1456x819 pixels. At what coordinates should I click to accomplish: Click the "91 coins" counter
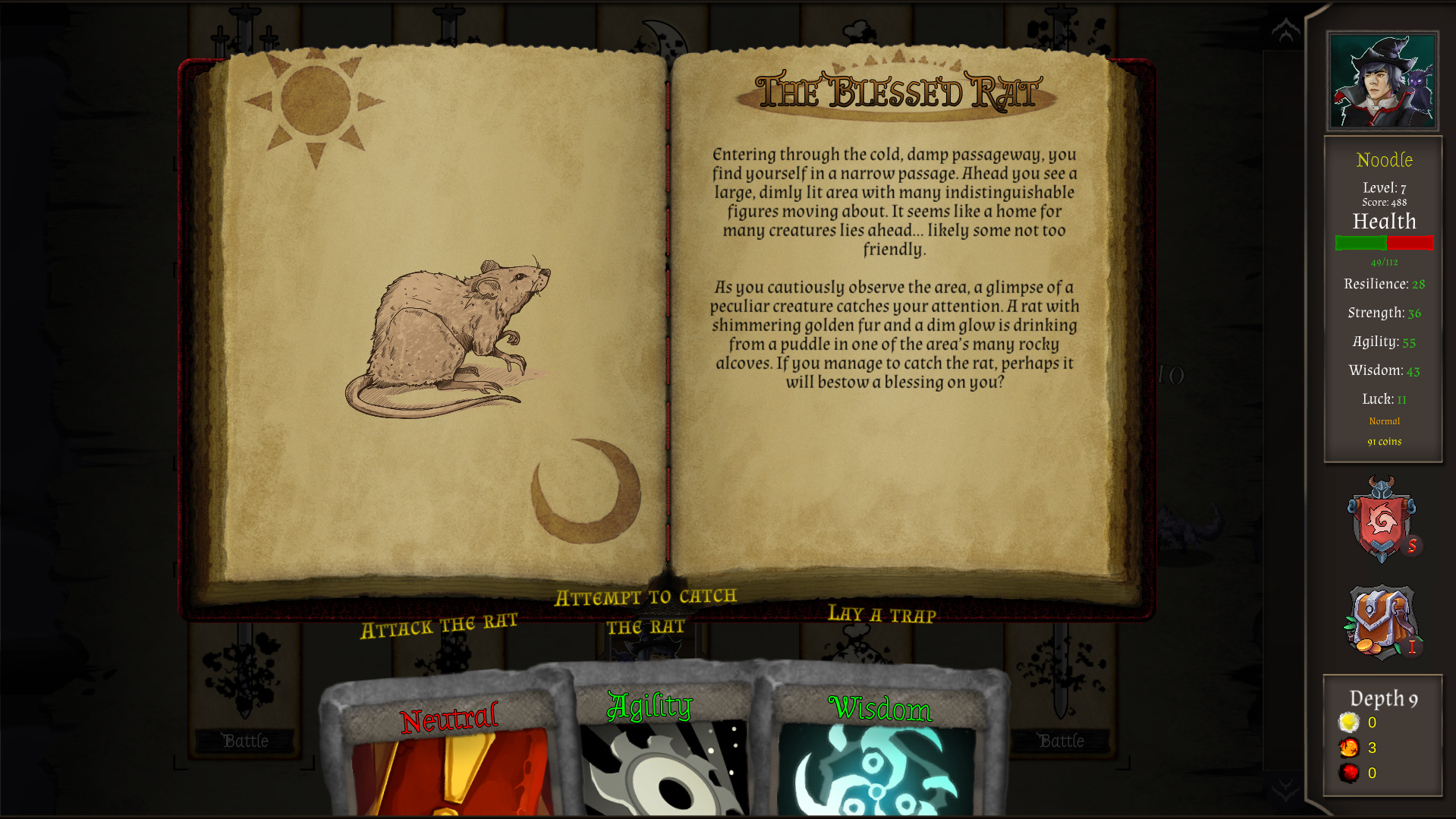1383,441
